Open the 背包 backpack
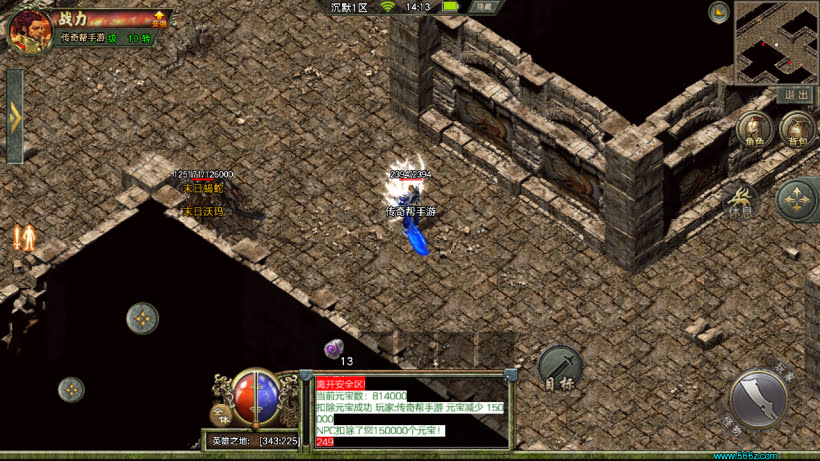Viewport: 820px width, 461px height. click(x=797, y=130)
